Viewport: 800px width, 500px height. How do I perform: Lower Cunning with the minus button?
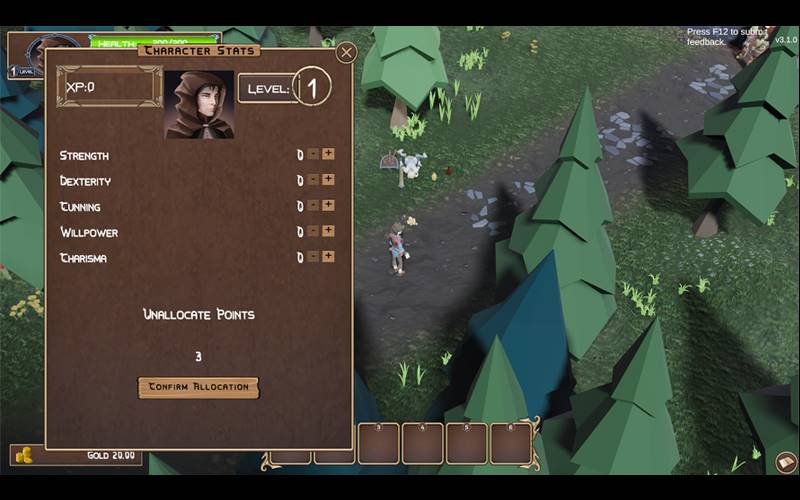tap(313, 205)
